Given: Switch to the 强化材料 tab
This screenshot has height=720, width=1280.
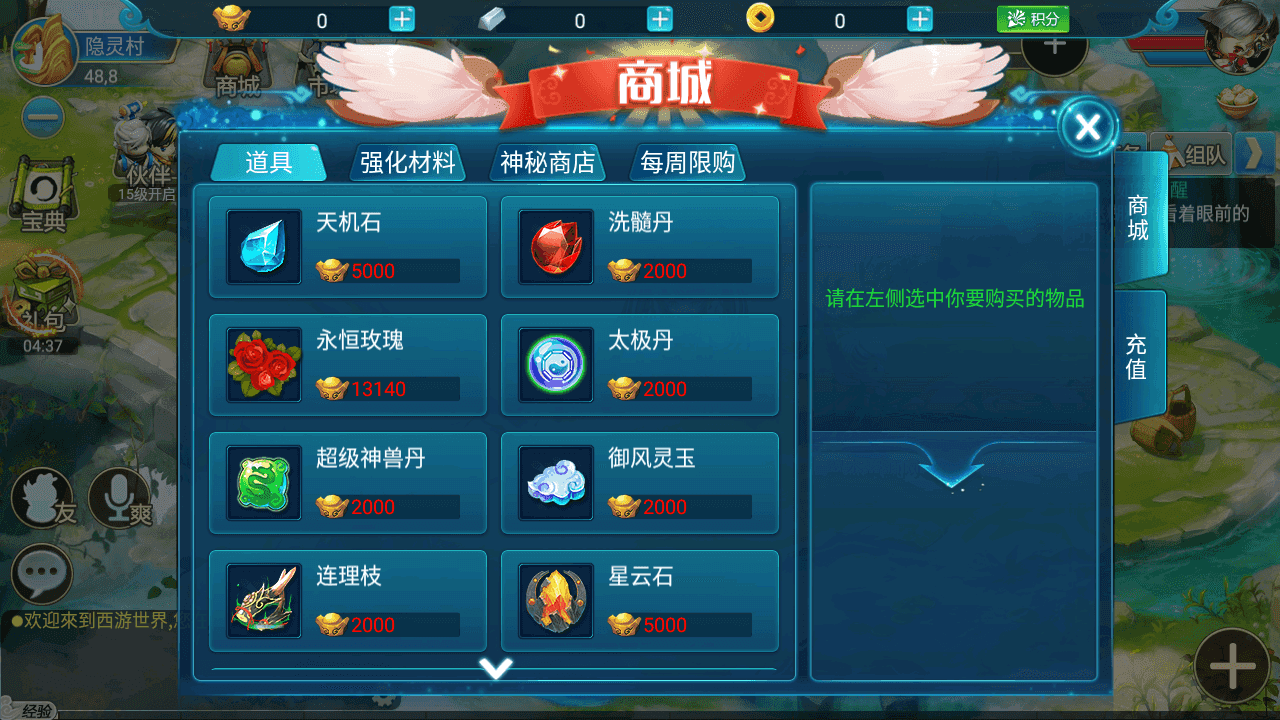Looking at the screenshot, I should (x=407, y=162).
